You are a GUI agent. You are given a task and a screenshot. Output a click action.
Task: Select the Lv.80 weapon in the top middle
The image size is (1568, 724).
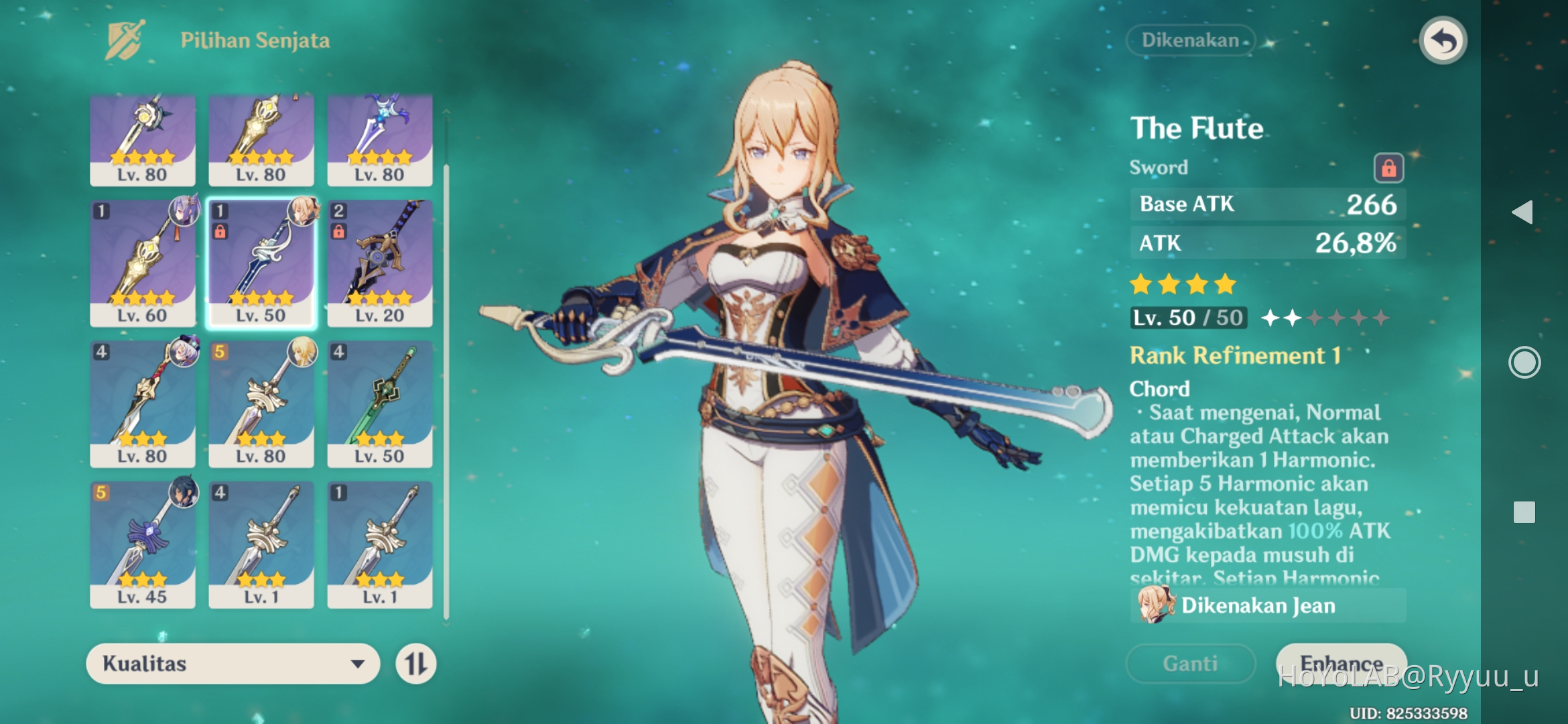(x=261, y=137)
